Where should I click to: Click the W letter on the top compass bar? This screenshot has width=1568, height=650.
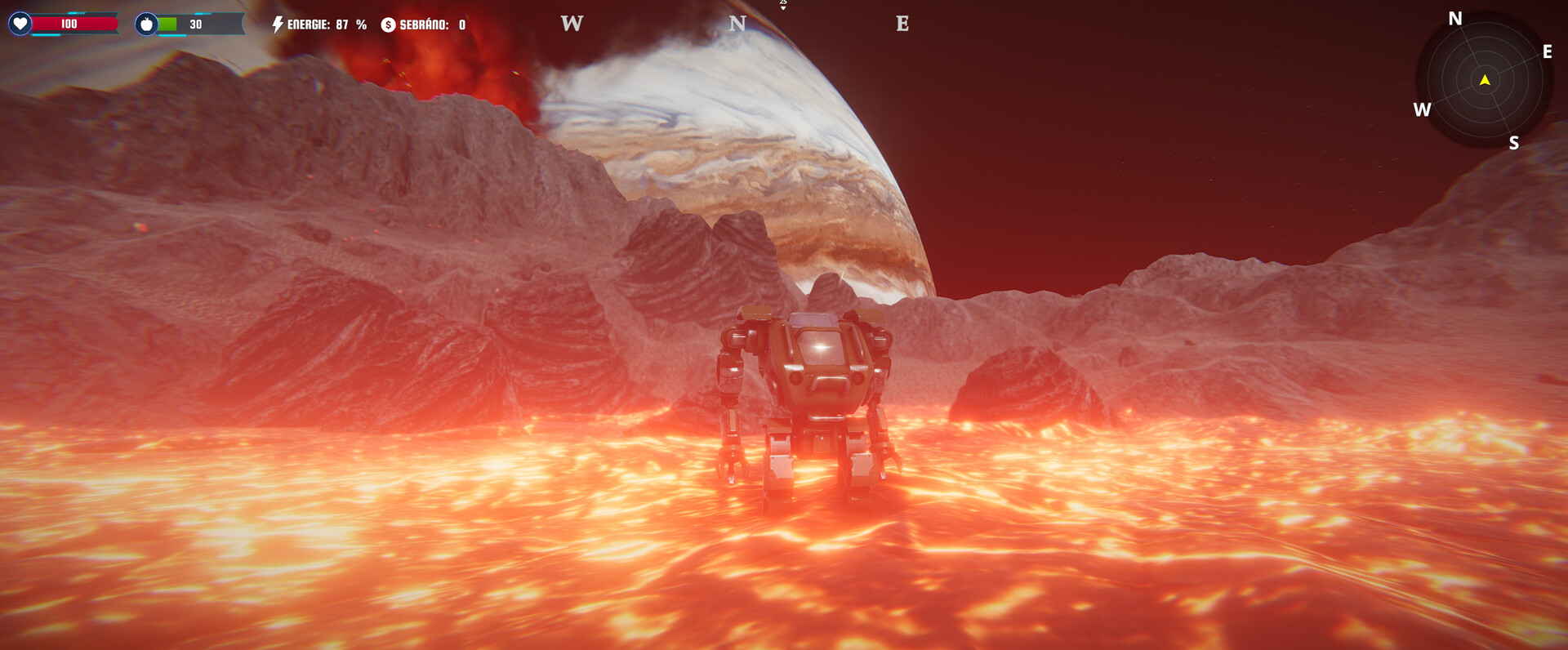(x=570, y=24)
